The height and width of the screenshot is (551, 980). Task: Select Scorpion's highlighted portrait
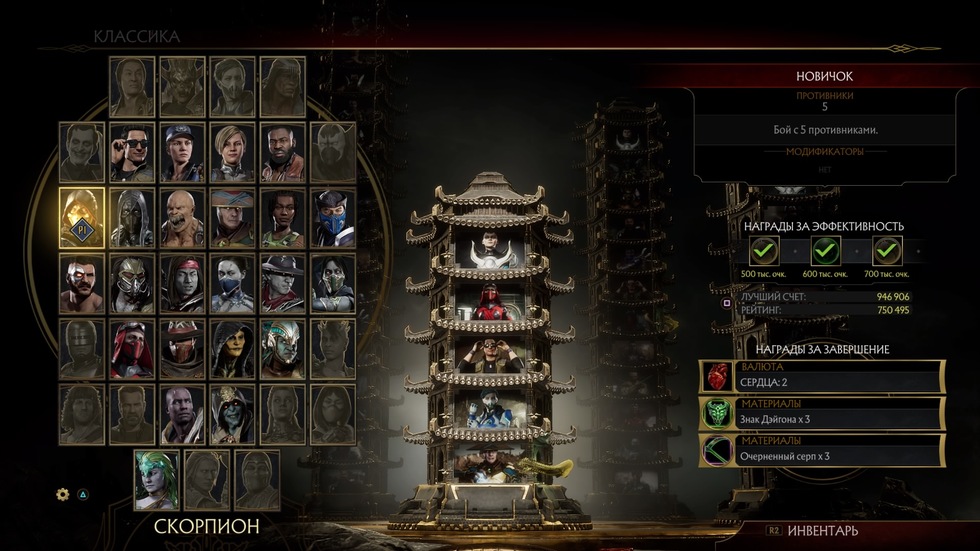[81, 213]
